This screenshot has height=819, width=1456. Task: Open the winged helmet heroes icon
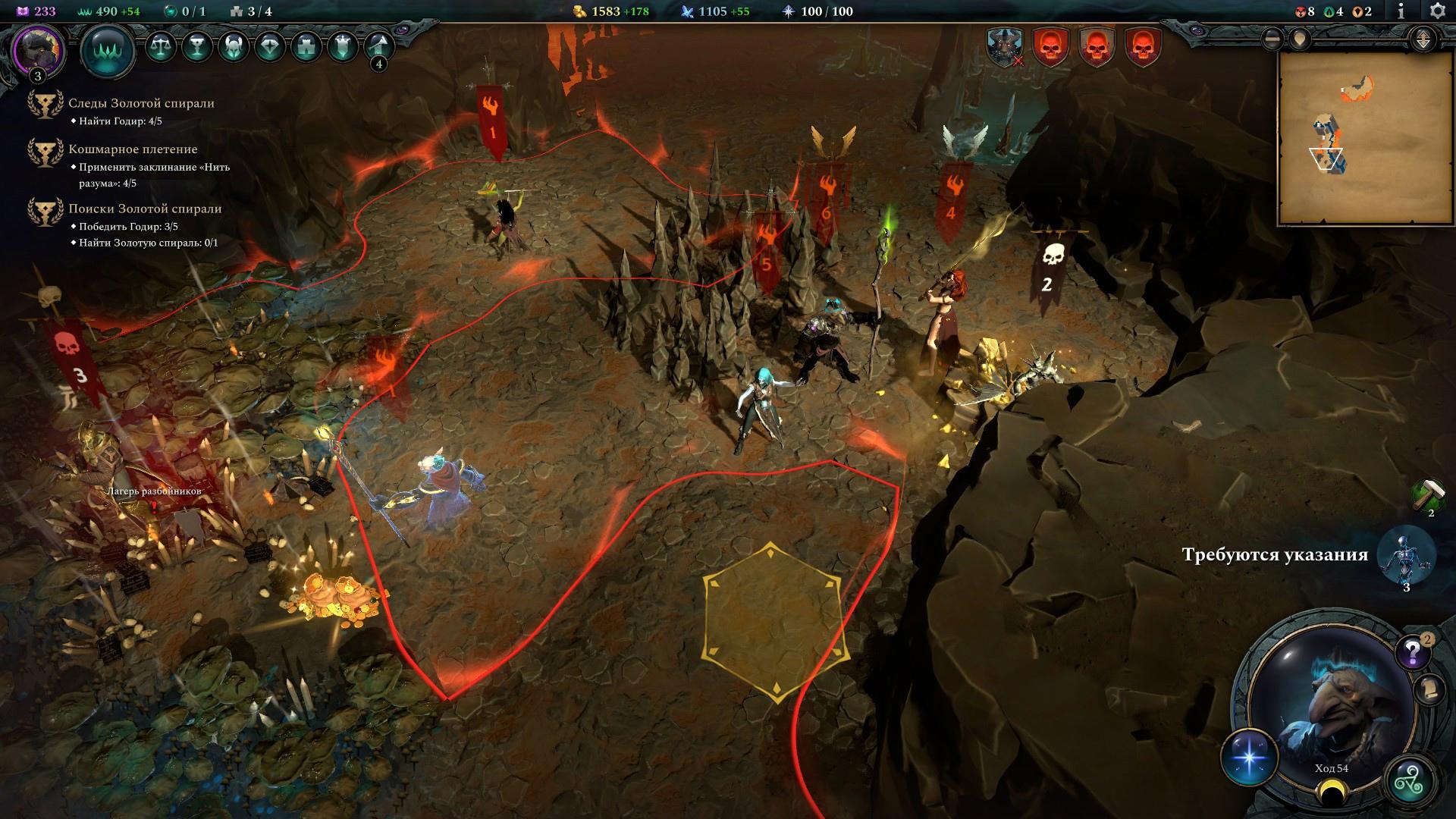234,47
